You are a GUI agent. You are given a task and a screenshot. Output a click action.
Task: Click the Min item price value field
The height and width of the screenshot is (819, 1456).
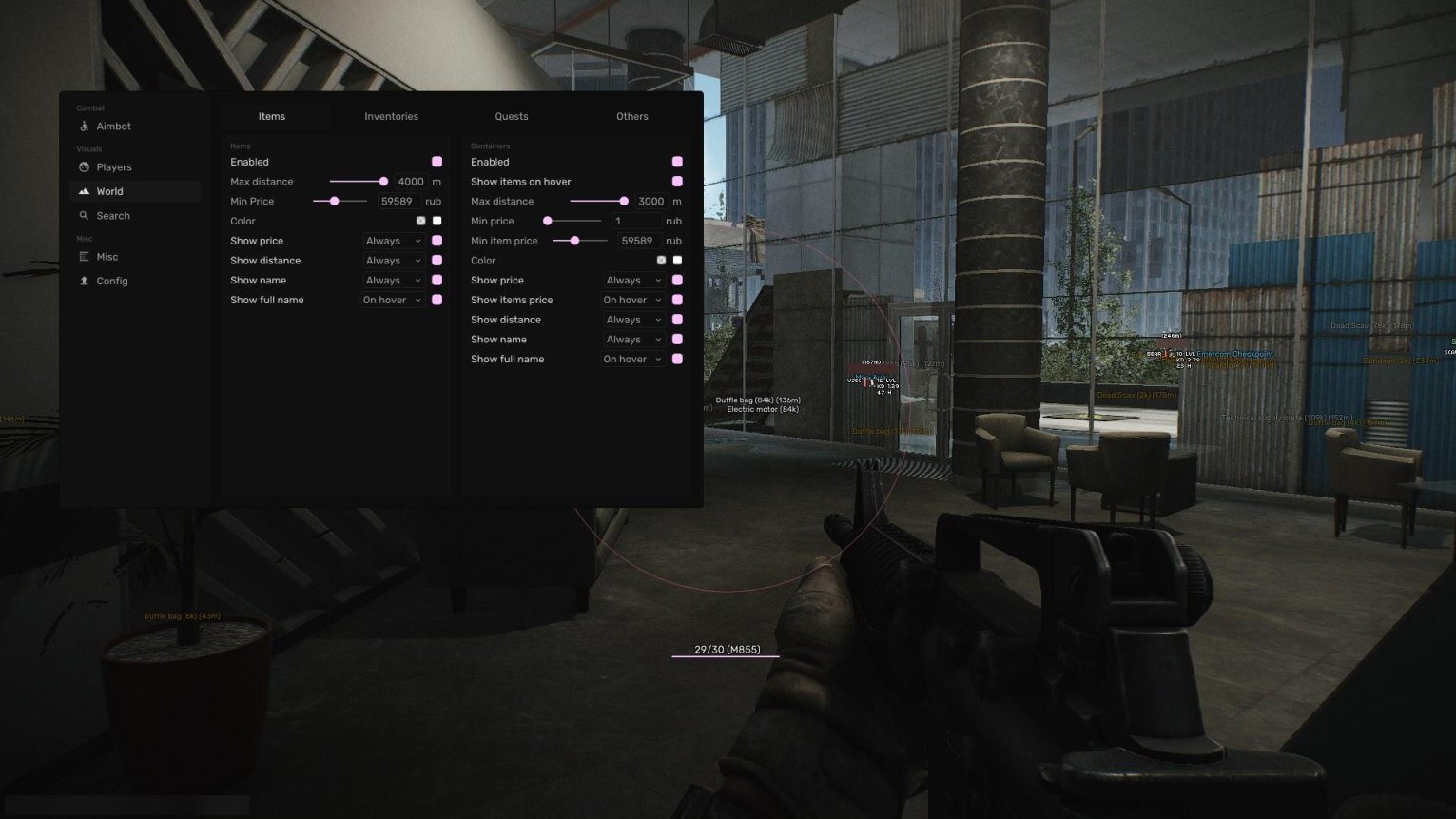click(x=636, y=242)
